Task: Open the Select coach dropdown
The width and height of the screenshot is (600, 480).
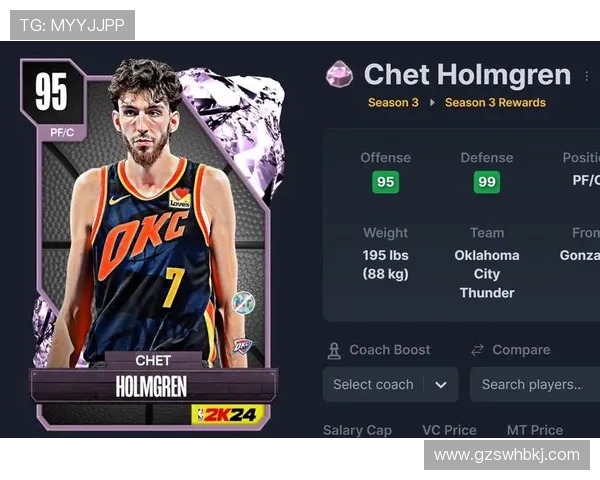Action: pos(390,384)
